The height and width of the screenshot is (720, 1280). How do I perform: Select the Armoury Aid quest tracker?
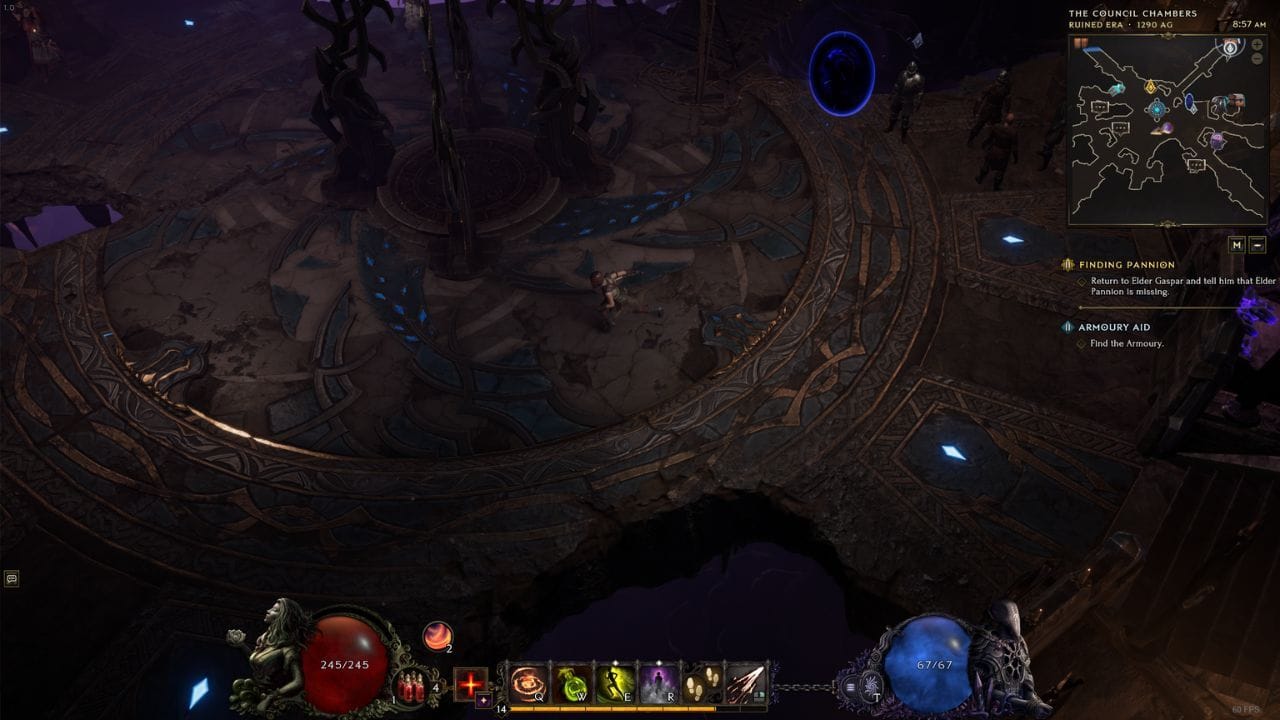pyautogui.click(x=1113, y=327)
